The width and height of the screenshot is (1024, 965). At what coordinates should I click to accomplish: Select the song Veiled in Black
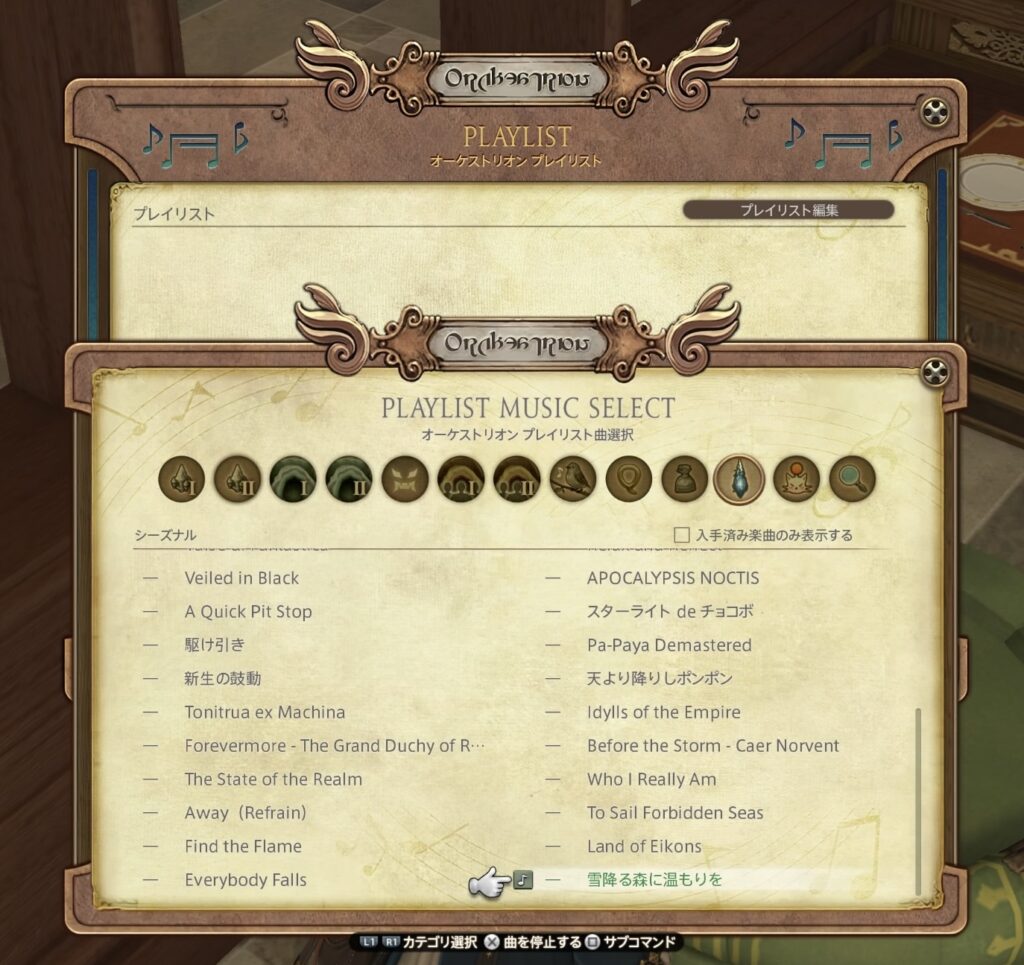241,578
